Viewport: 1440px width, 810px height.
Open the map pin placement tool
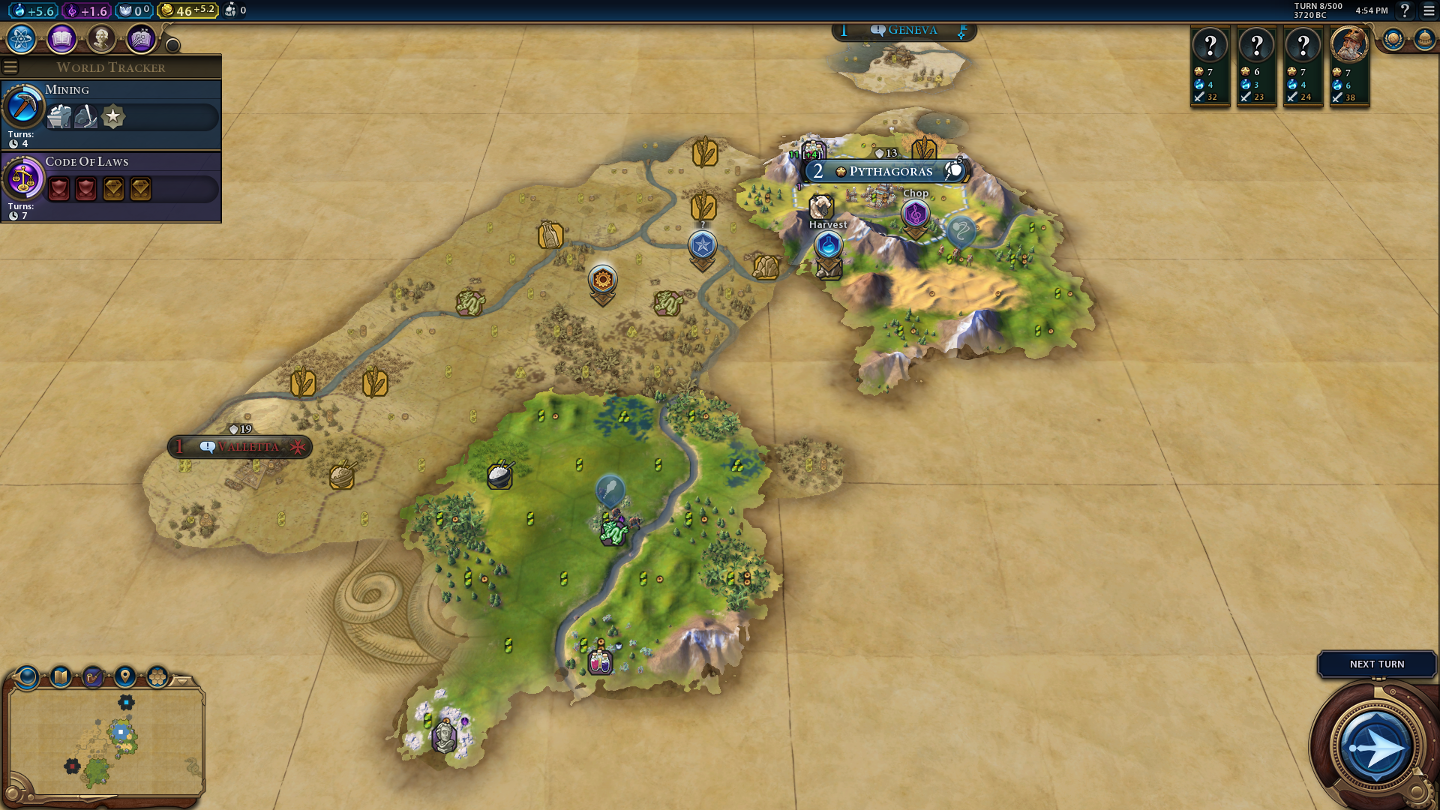click(x=125, y=676)
